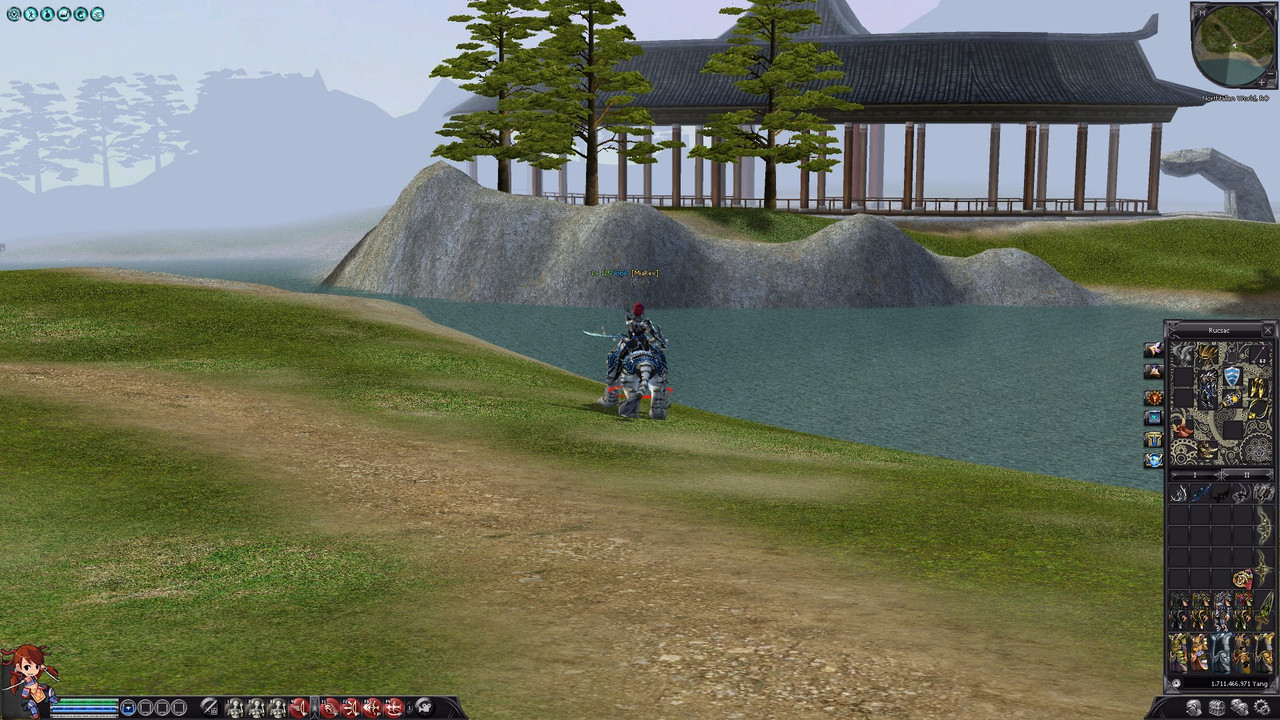The height and width of the screenshot is (720, 1280).
Task: Open the book icon in the top-left toolbar
Action: 62,14
